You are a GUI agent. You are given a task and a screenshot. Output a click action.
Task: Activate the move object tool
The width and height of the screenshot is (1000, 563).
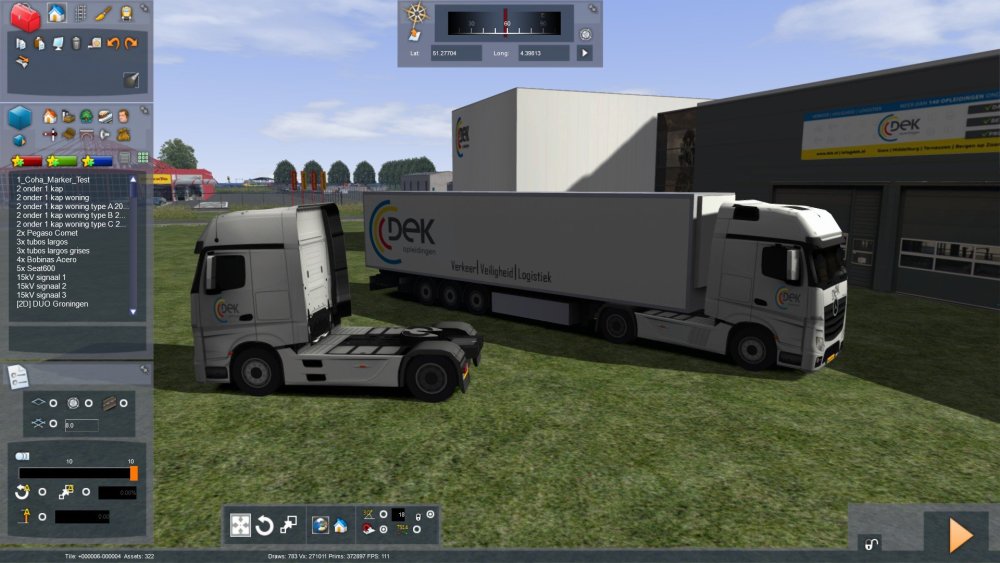pos(241,525)
